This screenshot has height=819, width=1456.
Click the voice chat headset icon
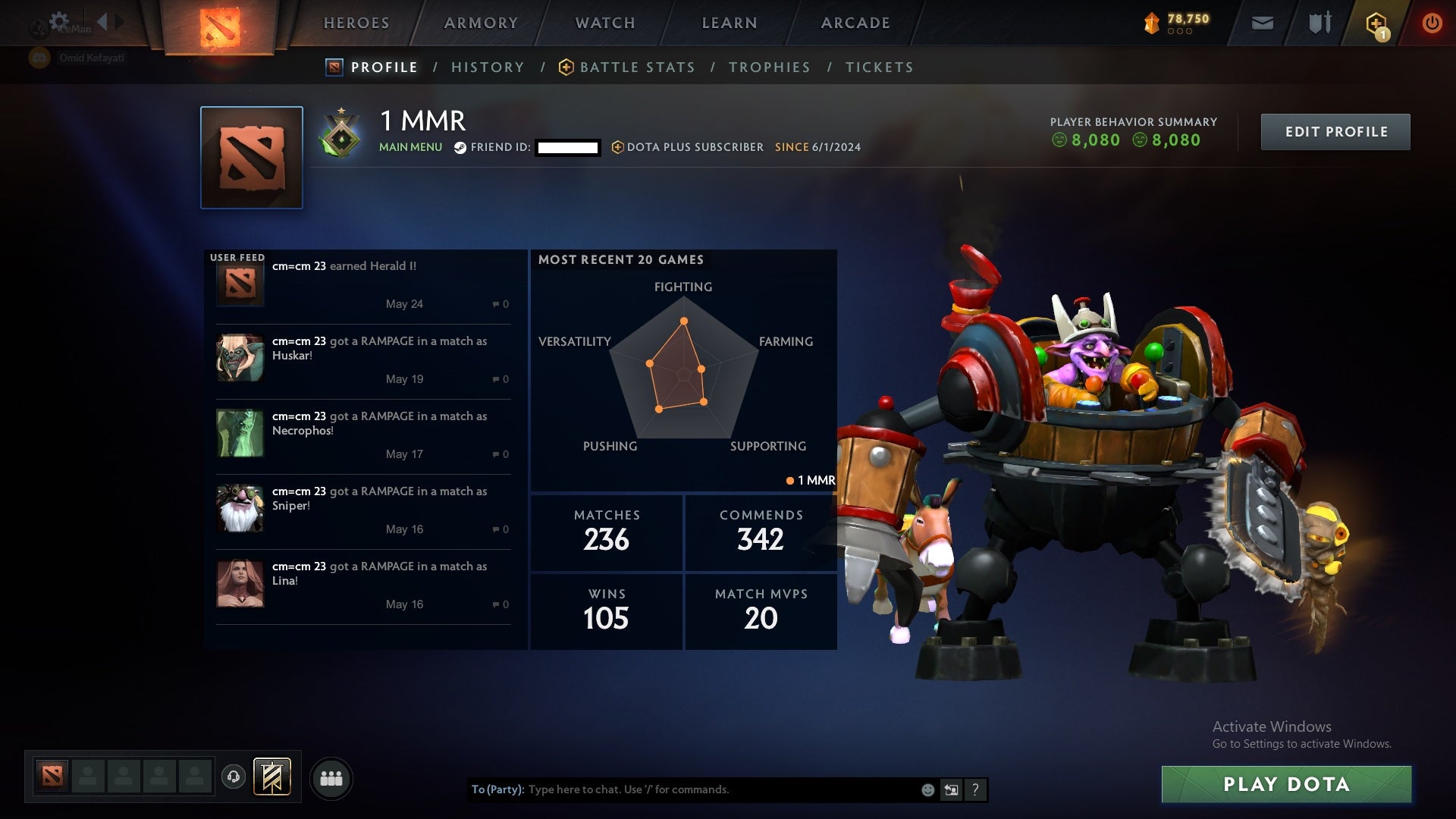click(x=235, y=777)
